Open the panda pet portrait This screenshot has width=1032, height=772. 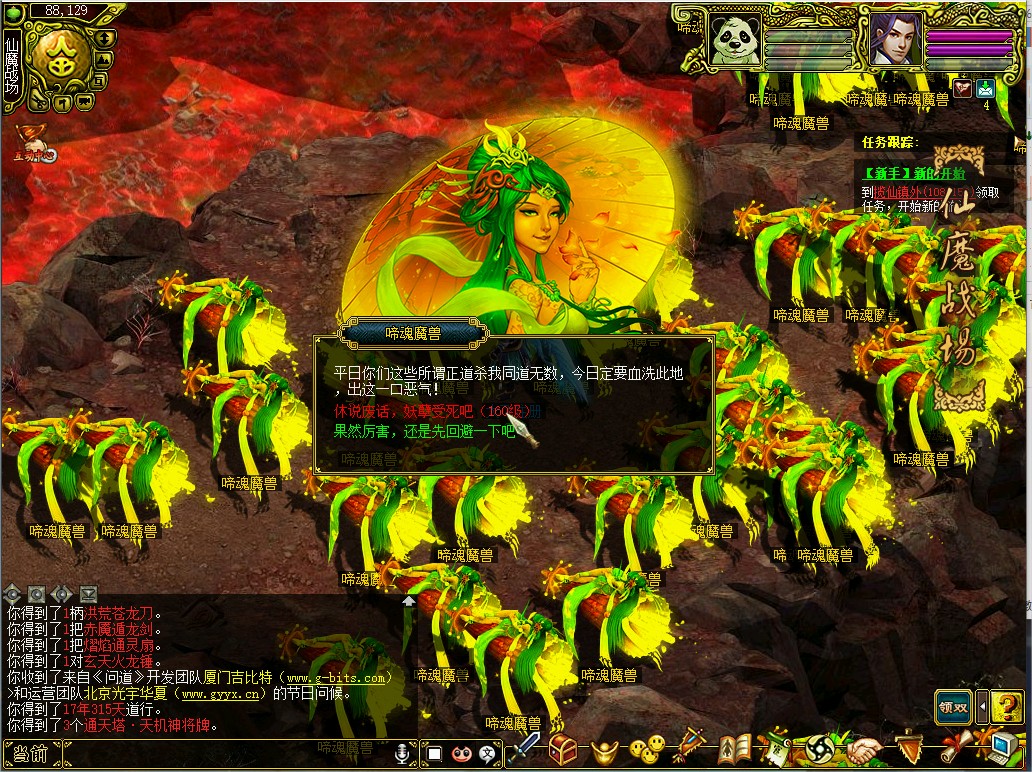click(734, 40)
